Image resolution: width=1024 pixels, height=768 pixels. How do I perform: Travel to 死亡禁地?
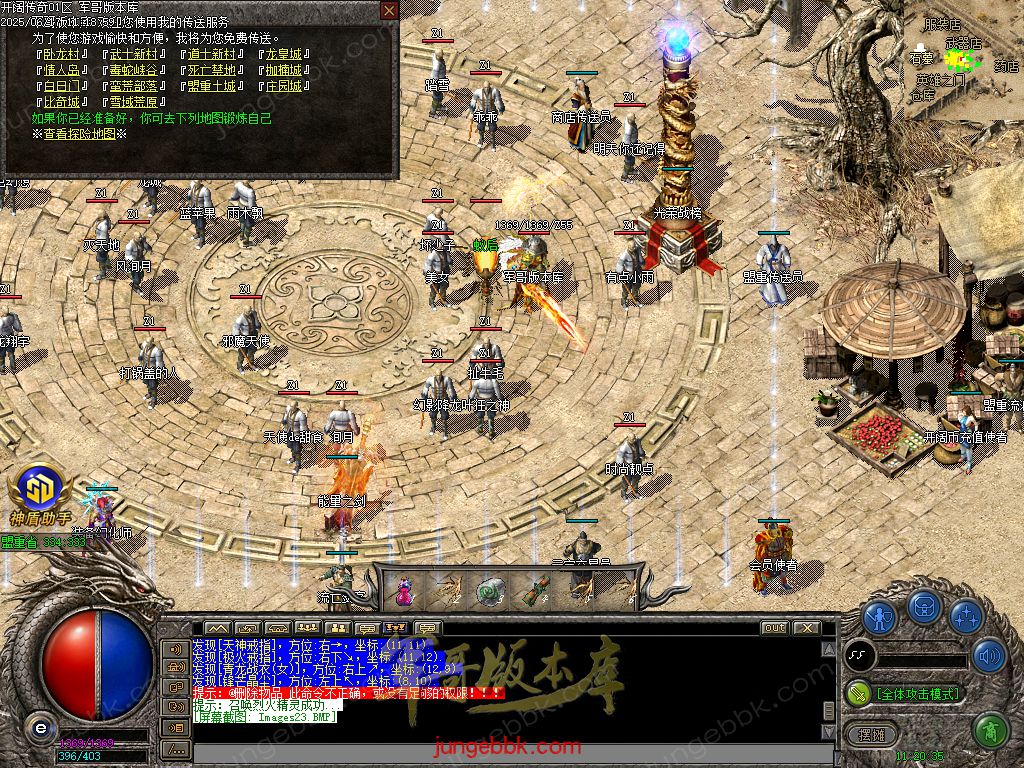point(211,70)
